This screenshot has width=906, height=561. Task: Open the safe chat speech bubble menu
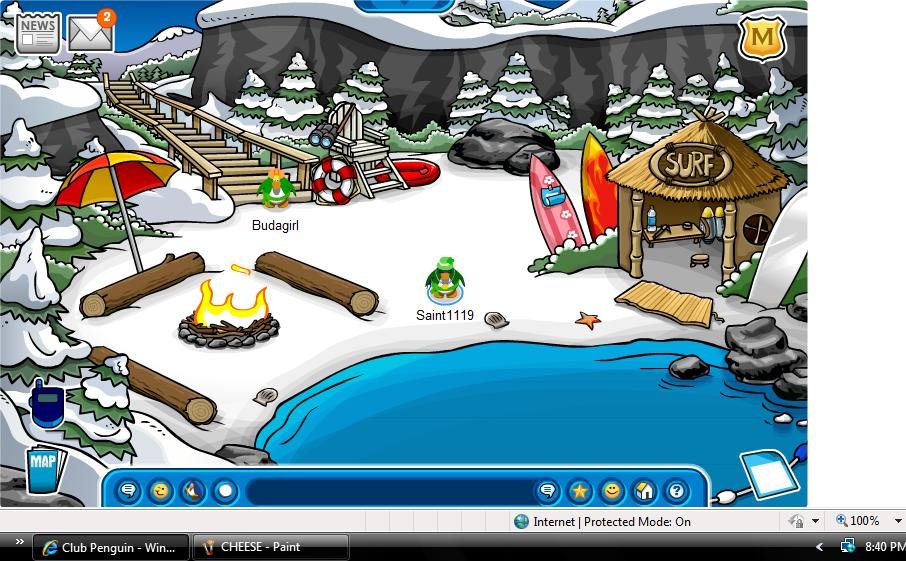pos(128,491)
